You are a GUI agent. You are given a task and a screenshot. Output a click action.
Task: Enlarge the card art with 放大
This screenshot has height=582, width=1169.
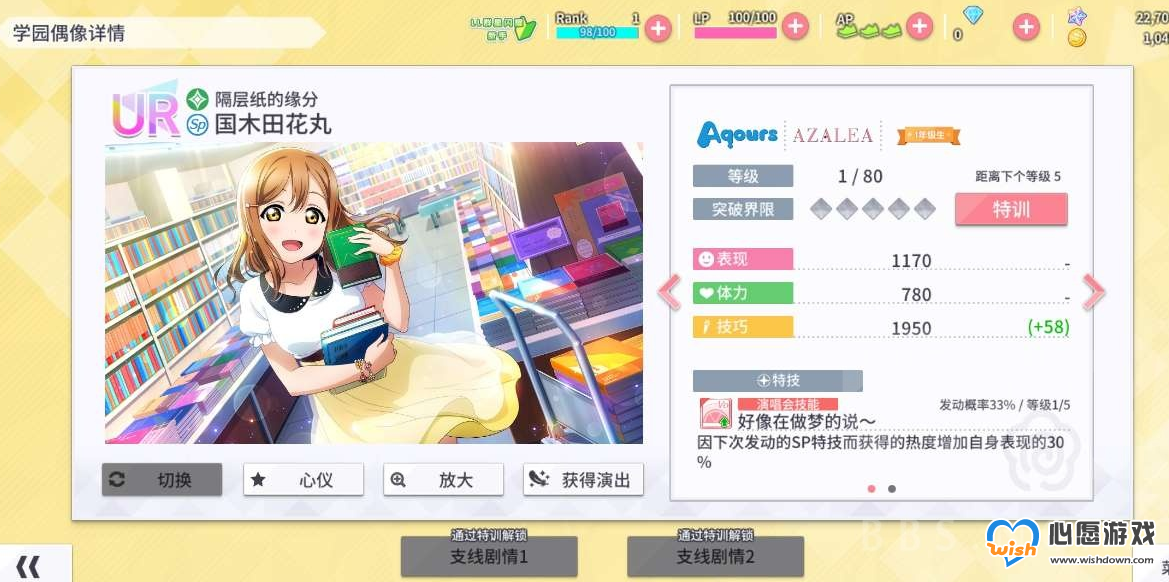coord(443,480)
